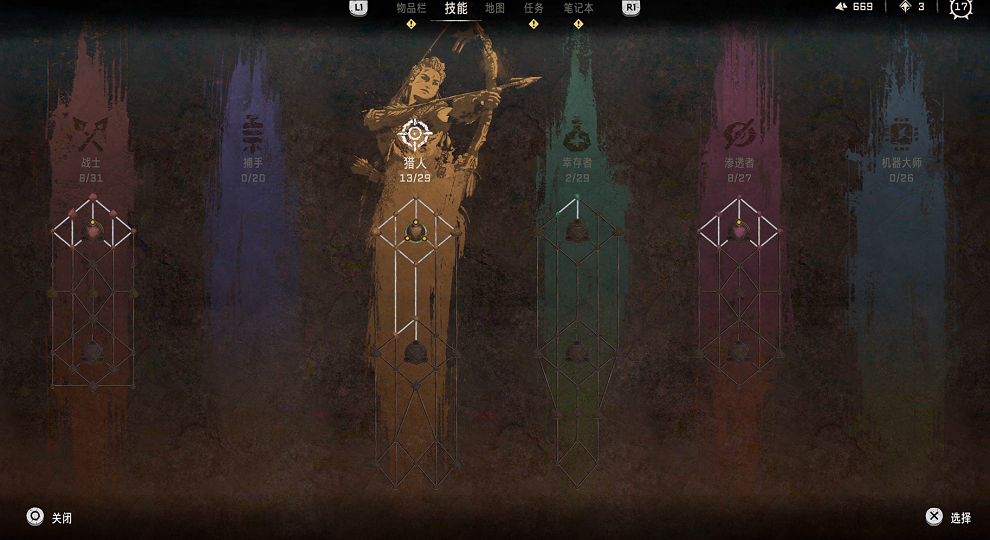Show the 笔记本 notebook tab
Screen dimensions: 990x540
pyautogui.click(x=578, y=8)
